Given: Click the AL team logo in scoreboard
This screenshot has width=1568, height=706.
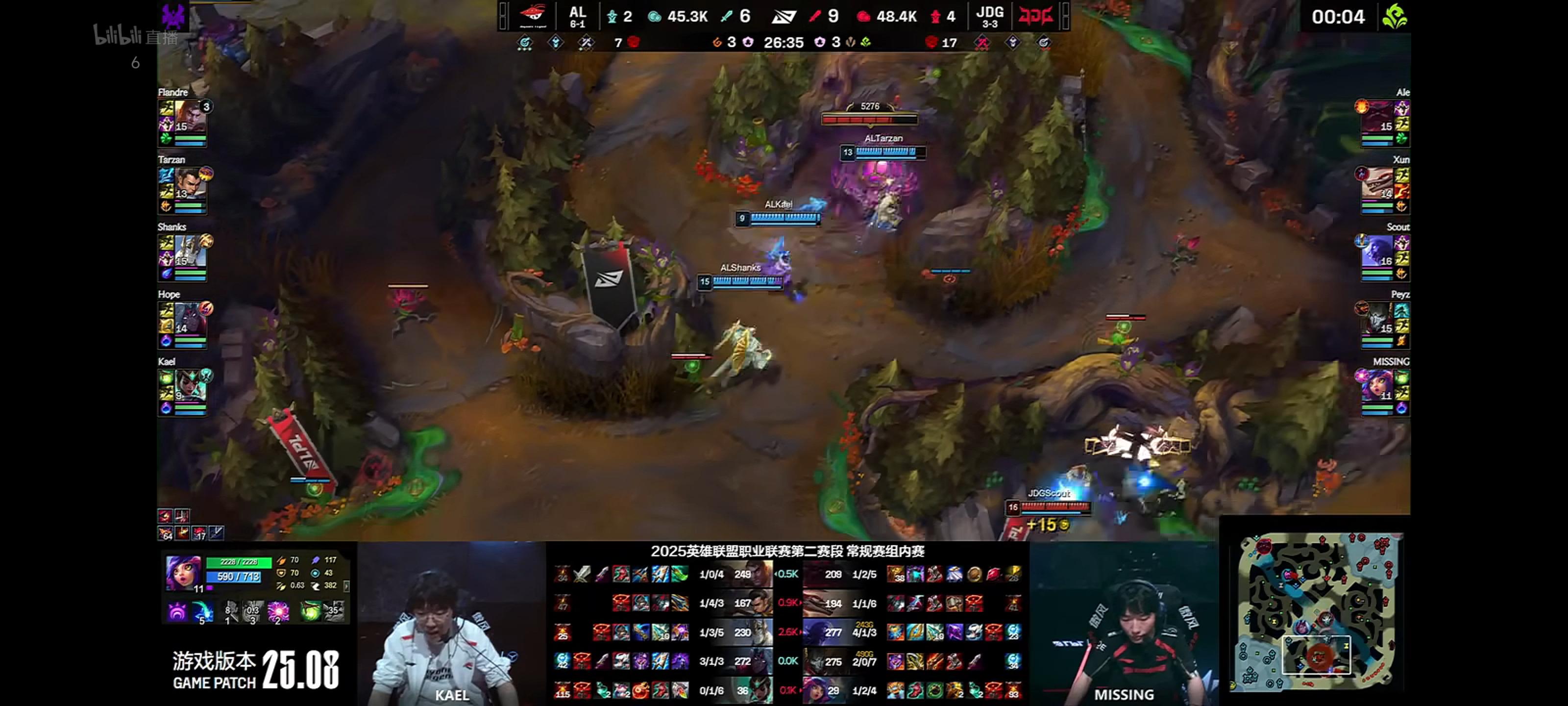Looking at the screenshot, I should [533, 16].
